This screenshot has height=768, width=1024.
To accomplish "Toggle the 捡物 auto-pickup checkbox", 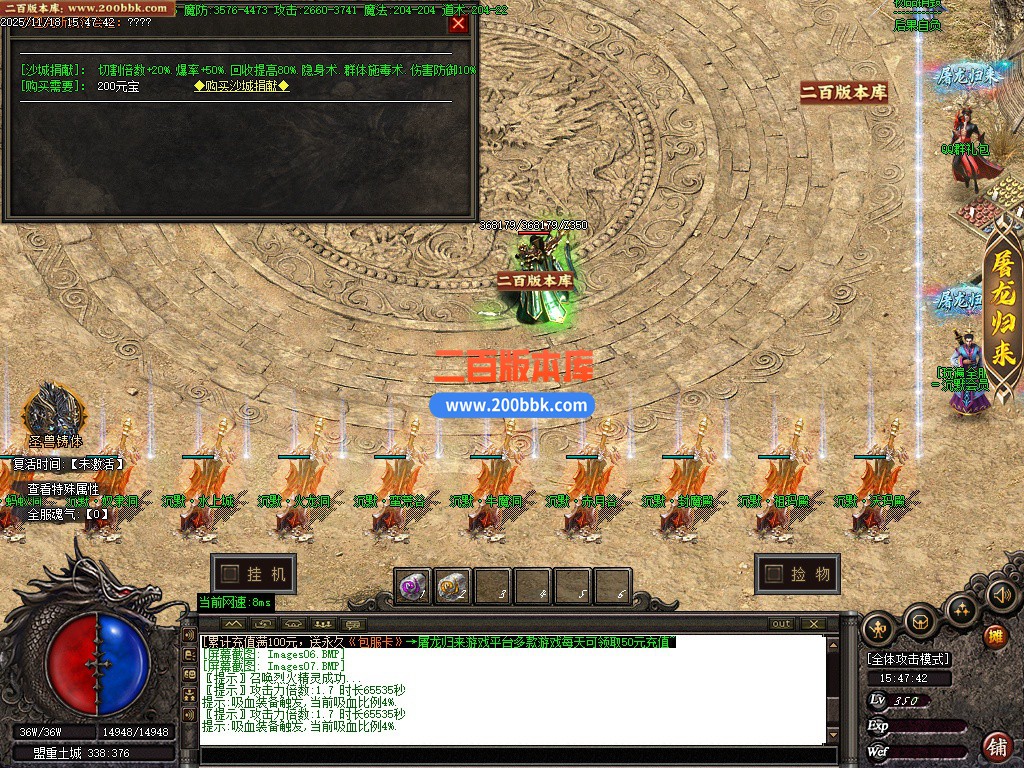I will point(773,574).
